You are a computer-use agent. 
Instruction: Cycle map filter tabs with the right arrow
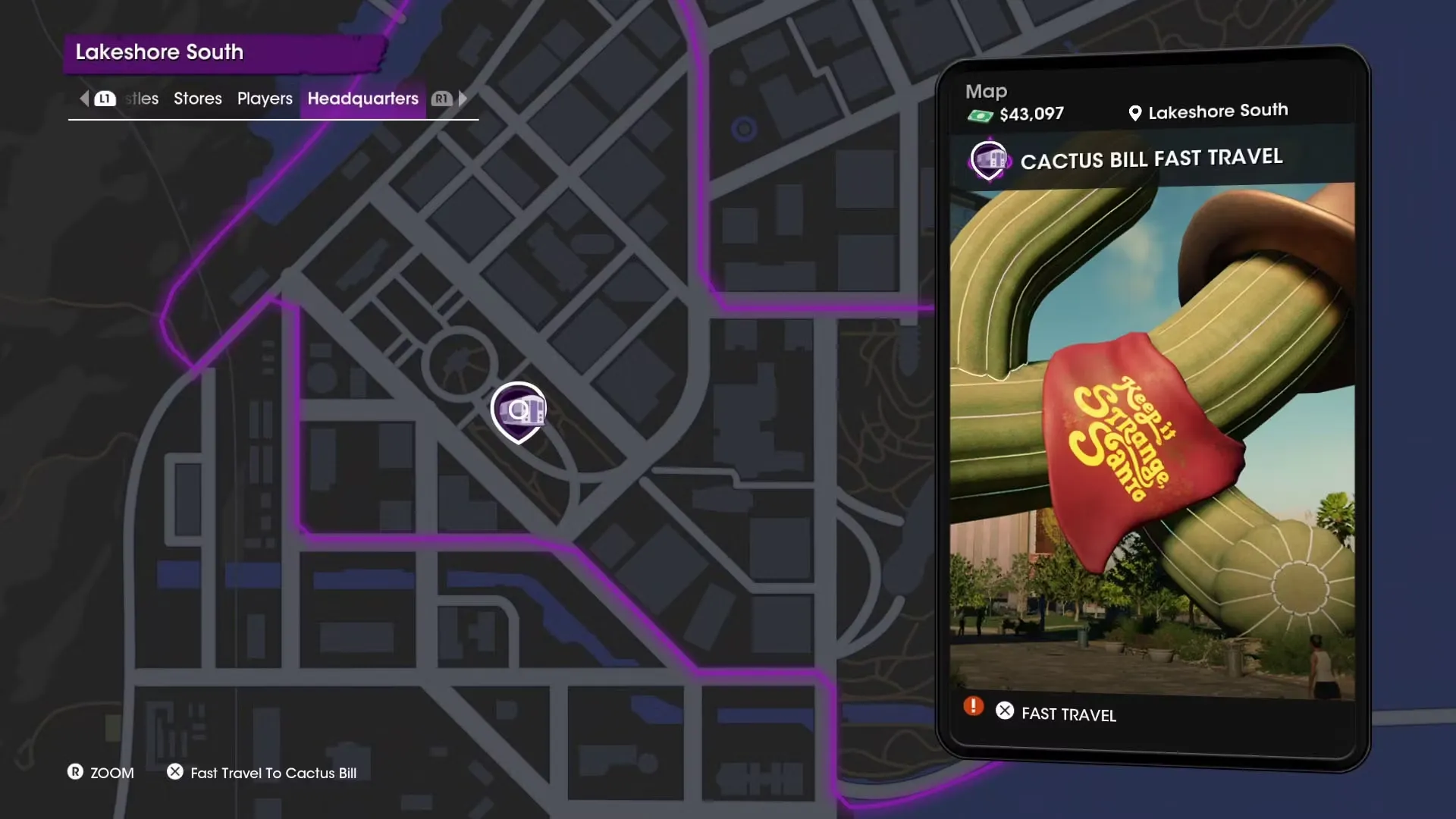(463, 99)
